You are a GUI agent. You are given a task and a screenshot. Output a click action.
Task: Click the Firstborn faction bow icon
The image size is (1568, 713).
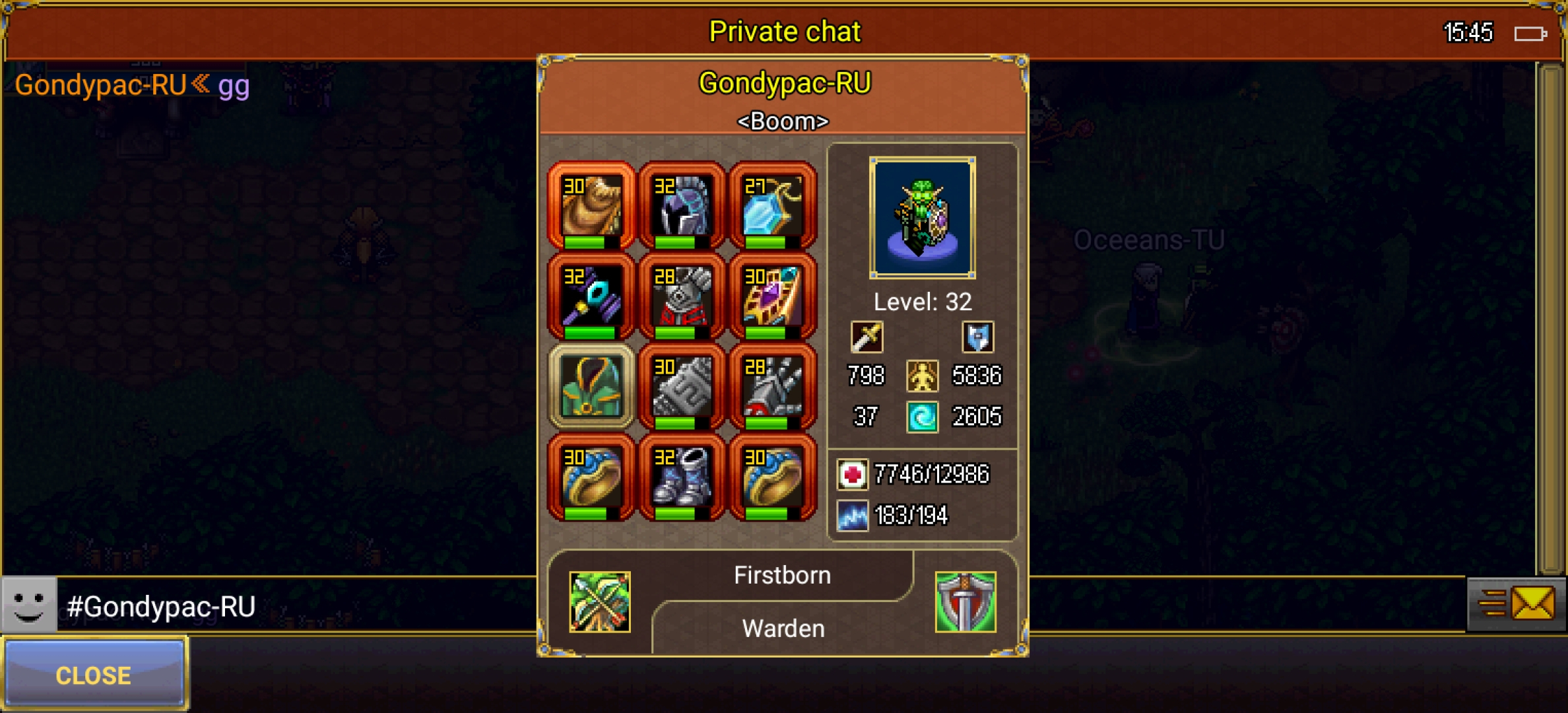coord(599,601)
